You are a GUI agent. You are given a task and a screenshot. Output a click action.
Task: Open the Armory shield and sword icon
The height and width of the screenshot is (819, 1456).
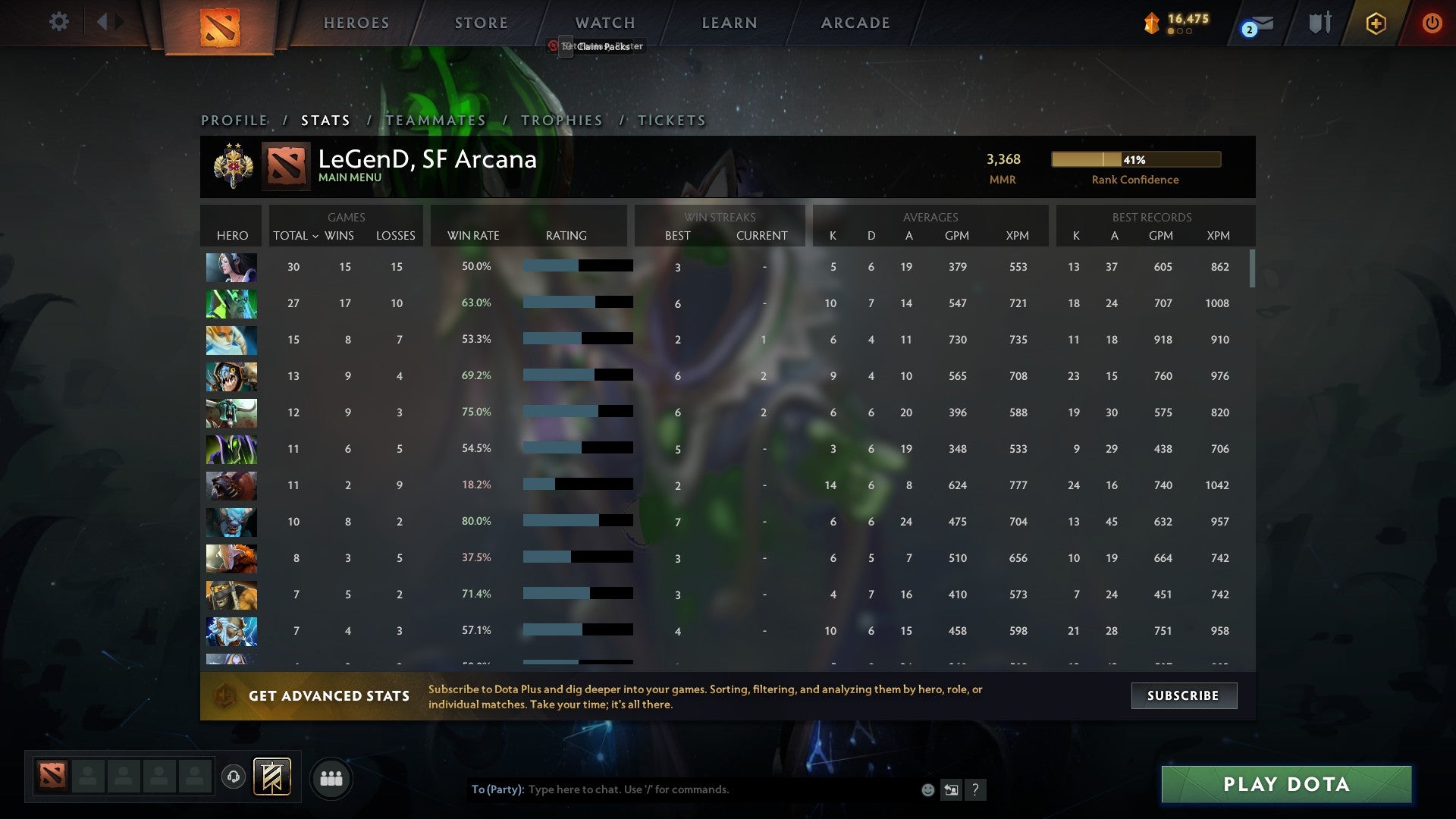click(x=1319, y=22)
